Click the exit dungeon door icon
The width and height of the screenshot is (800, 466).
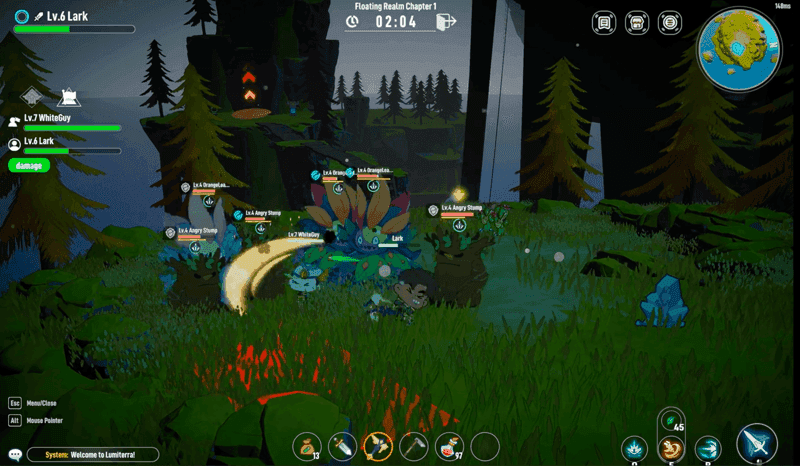click(446, 21)
